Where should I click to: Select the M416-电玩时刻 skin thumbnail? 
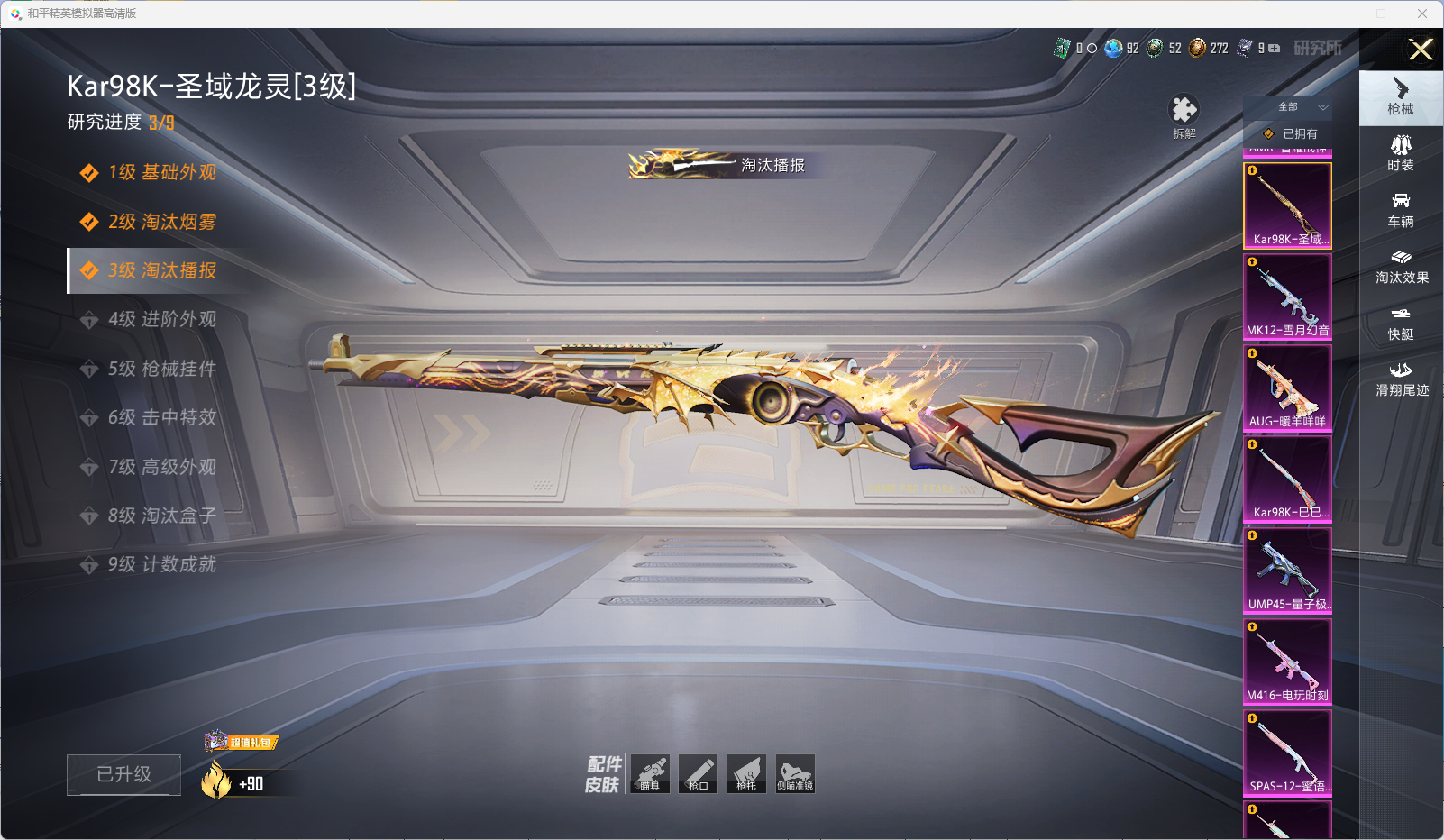[1287, 662]
